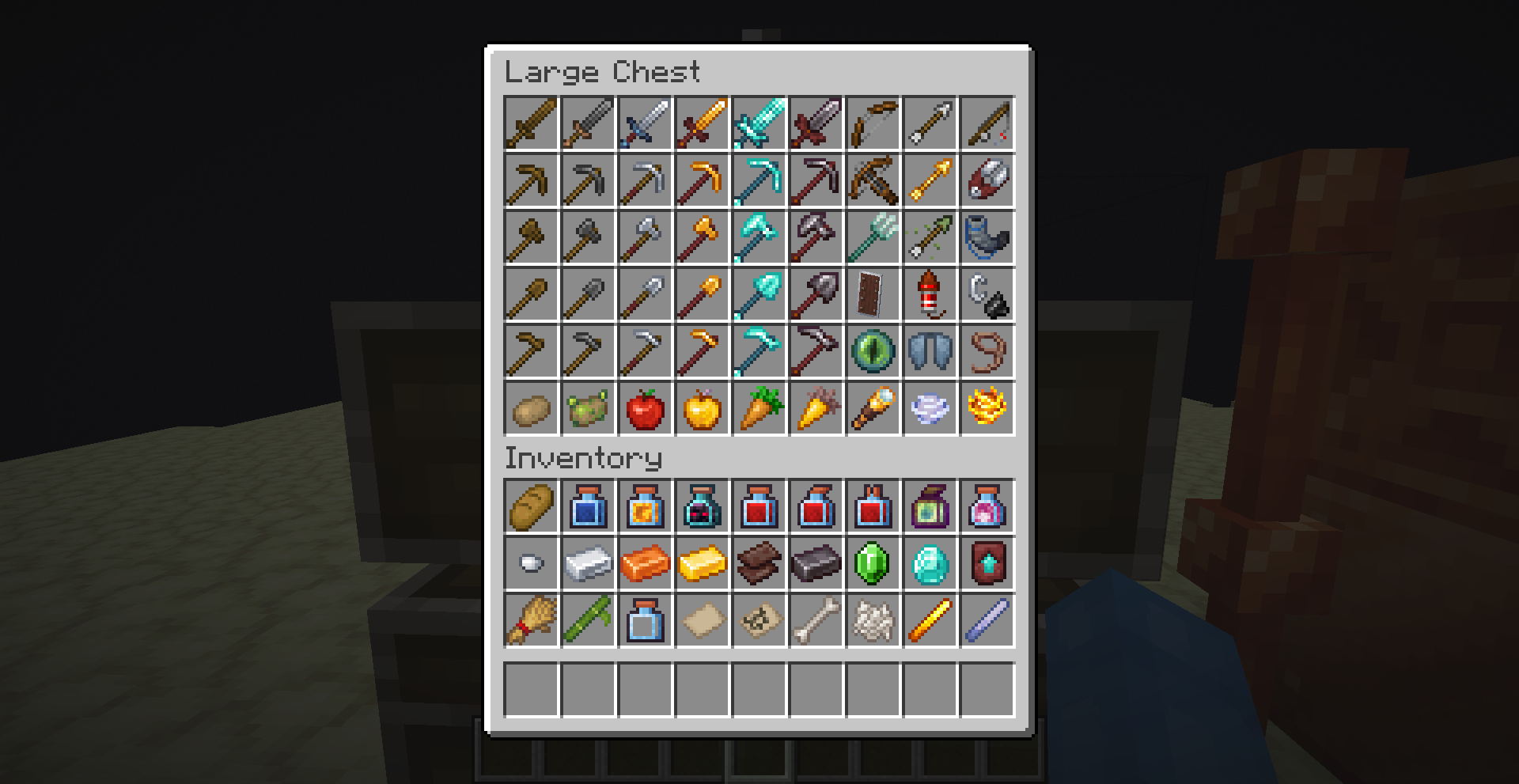1519x784 pixels.
Task: Select the shield
Action: pos(872,295)
